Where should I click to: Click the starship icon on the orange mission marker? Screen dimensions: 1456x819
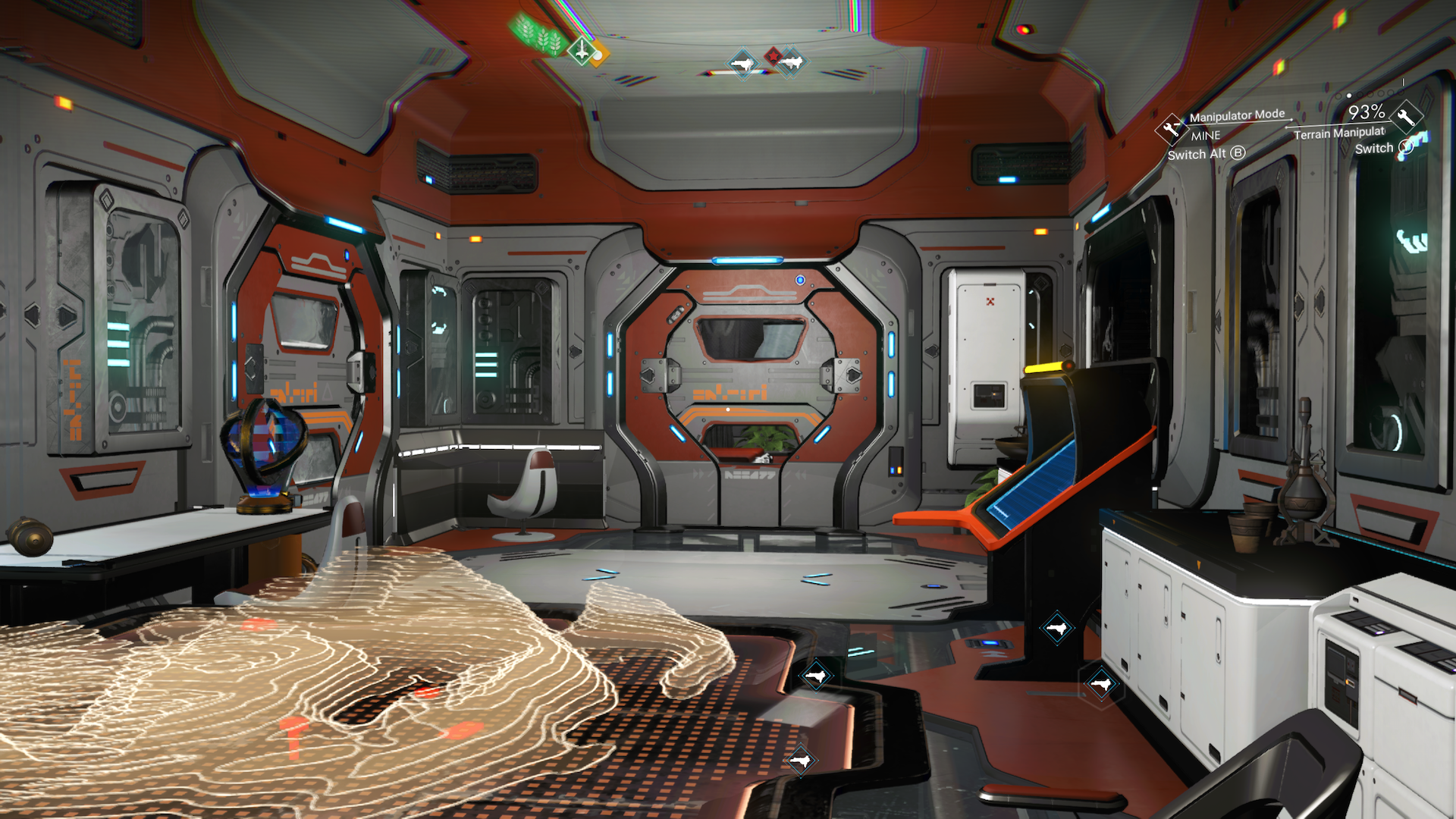[x=582, y=52]
